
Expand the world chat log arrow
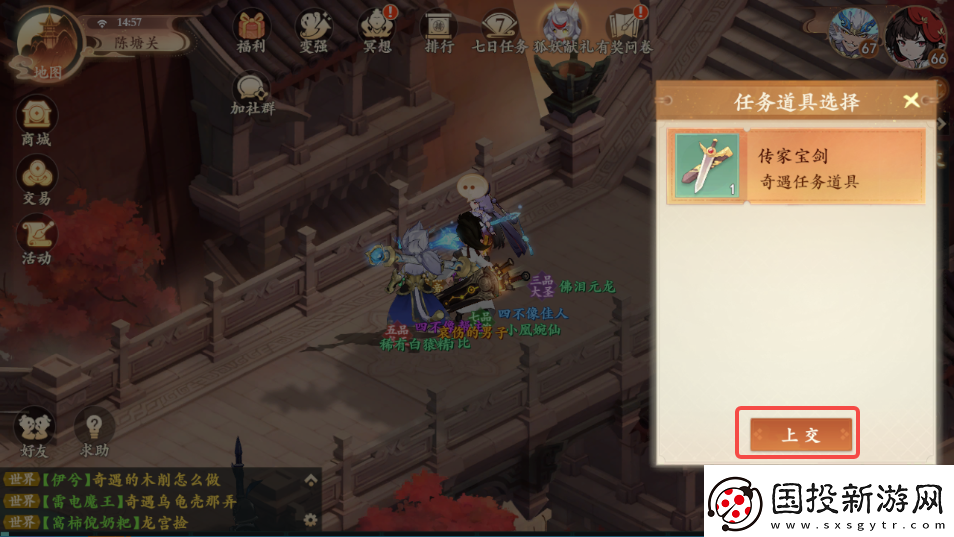pos(311,480)
